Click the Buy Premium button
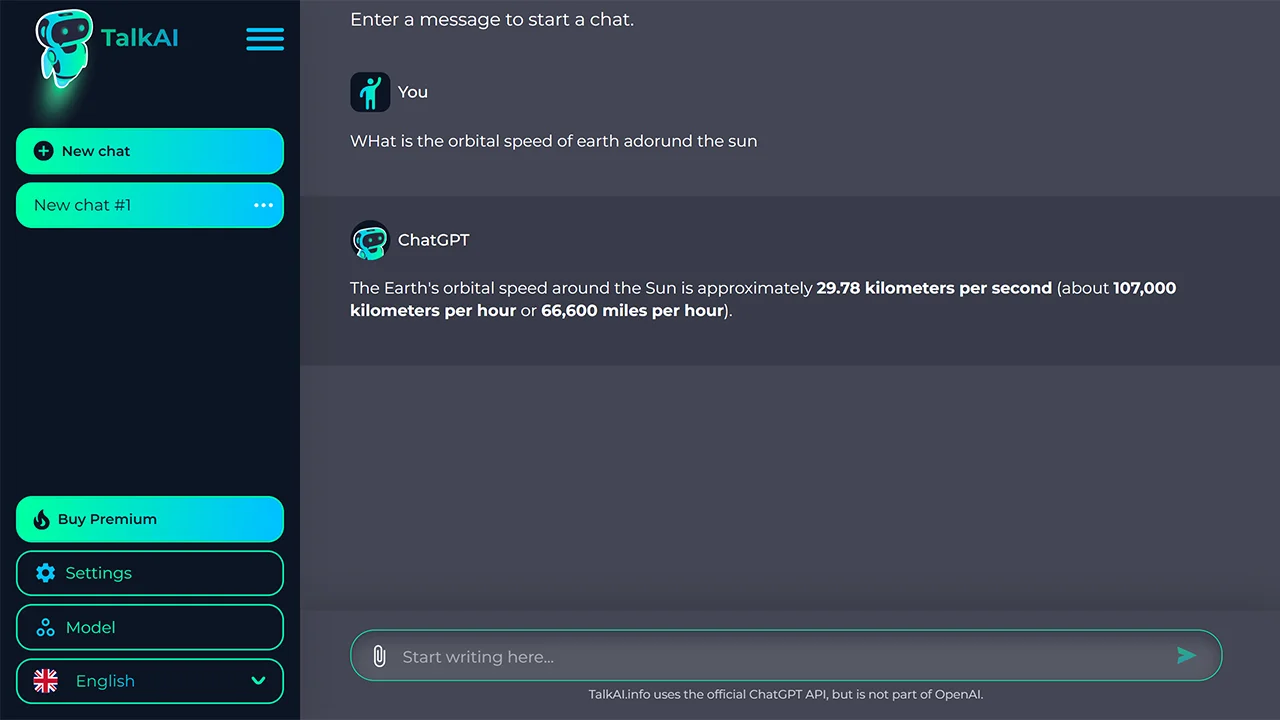The height and width of the screenshot is (720, 1280). coord(149,519)
